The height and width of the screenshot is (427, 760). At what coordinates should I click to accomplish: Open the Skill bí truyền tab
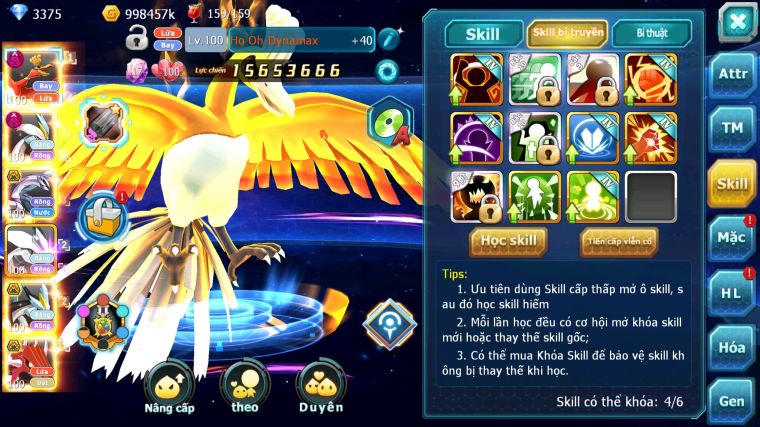pos(567,33)
